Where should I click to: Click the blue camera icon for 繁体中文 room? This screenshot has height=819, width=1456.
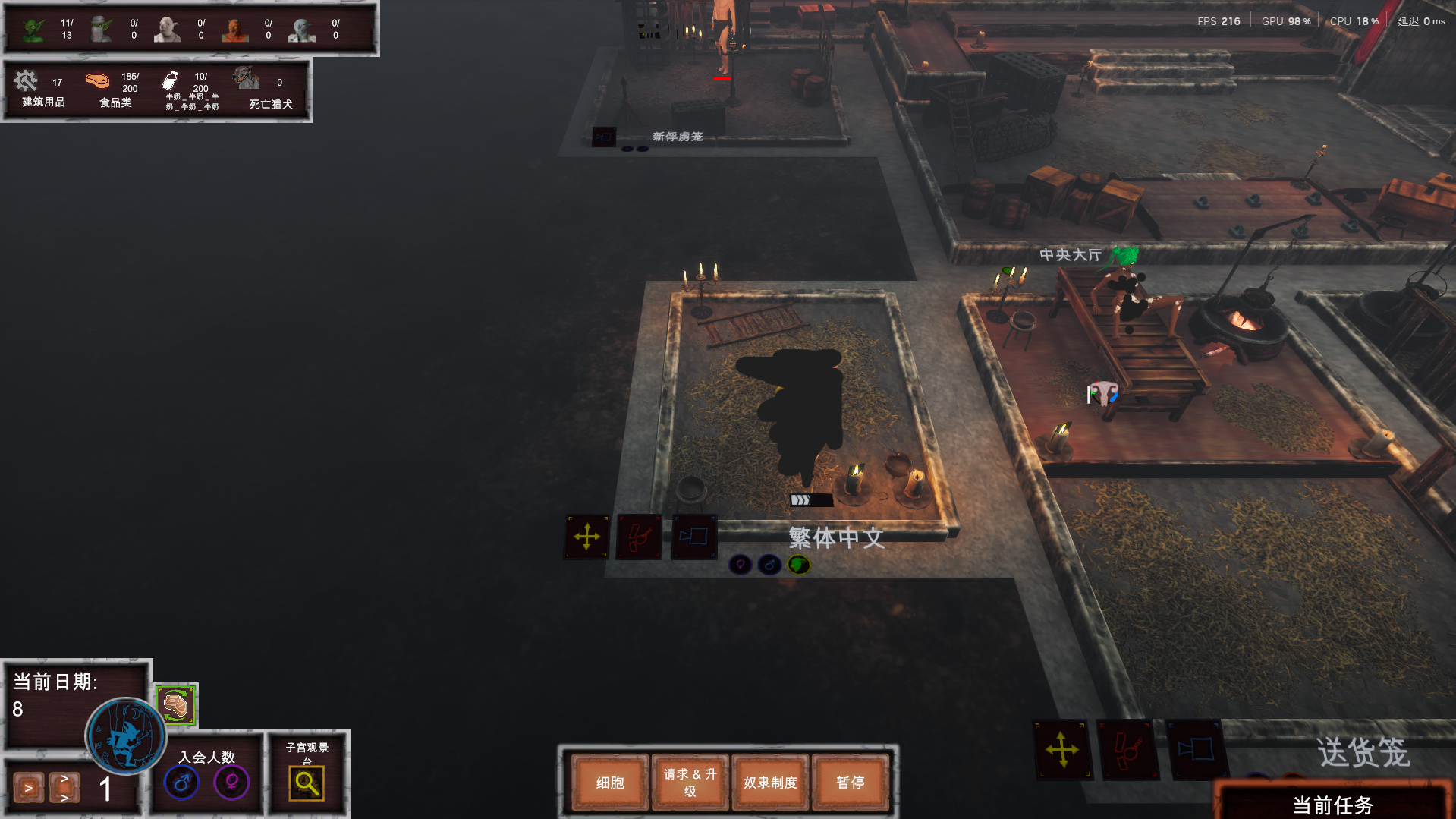tap(693, 537)
